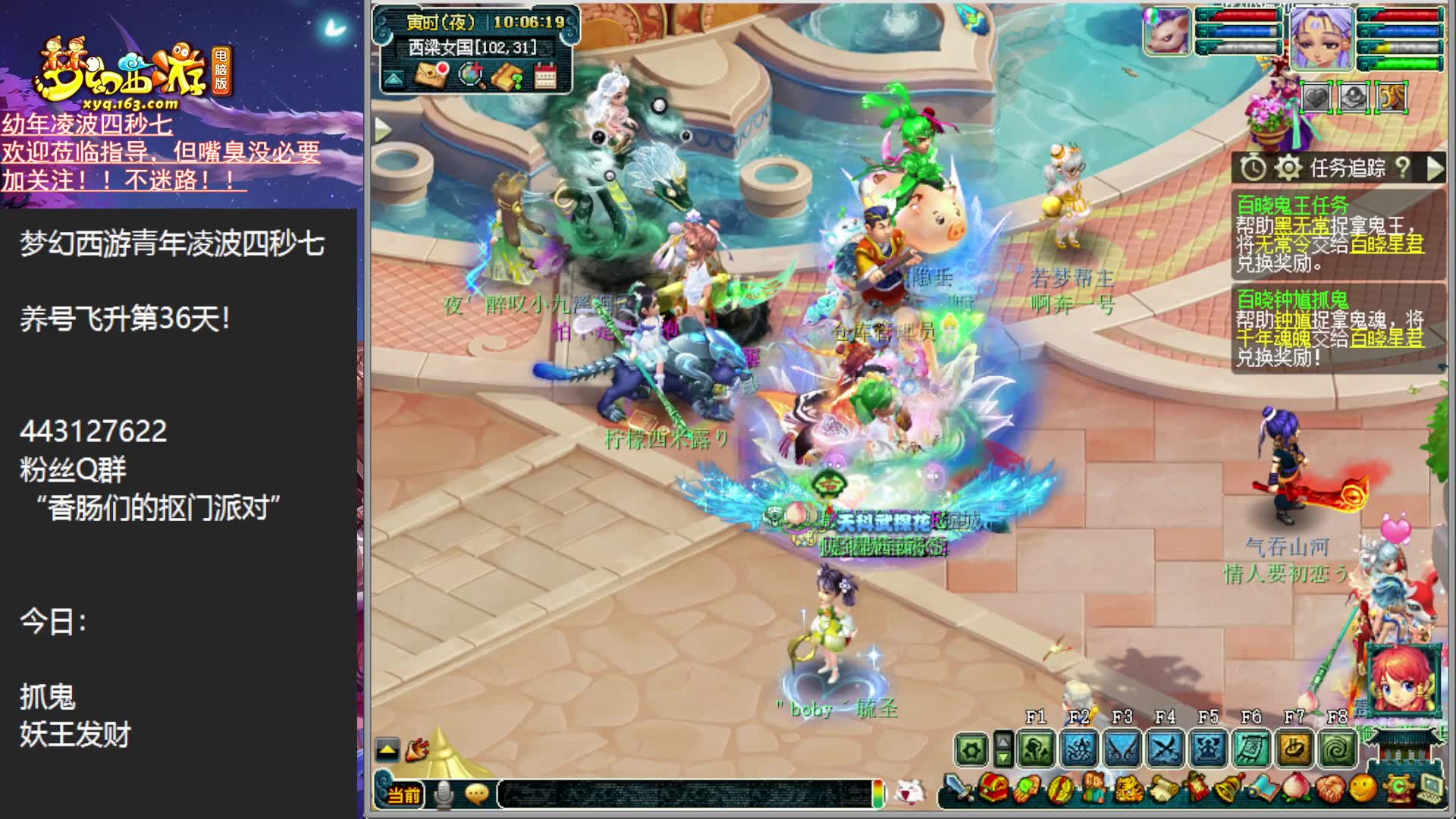Open the world map magnifier icon
Image resolution: width=1456 pixels, height=819 pixels.
click(471, 75)
